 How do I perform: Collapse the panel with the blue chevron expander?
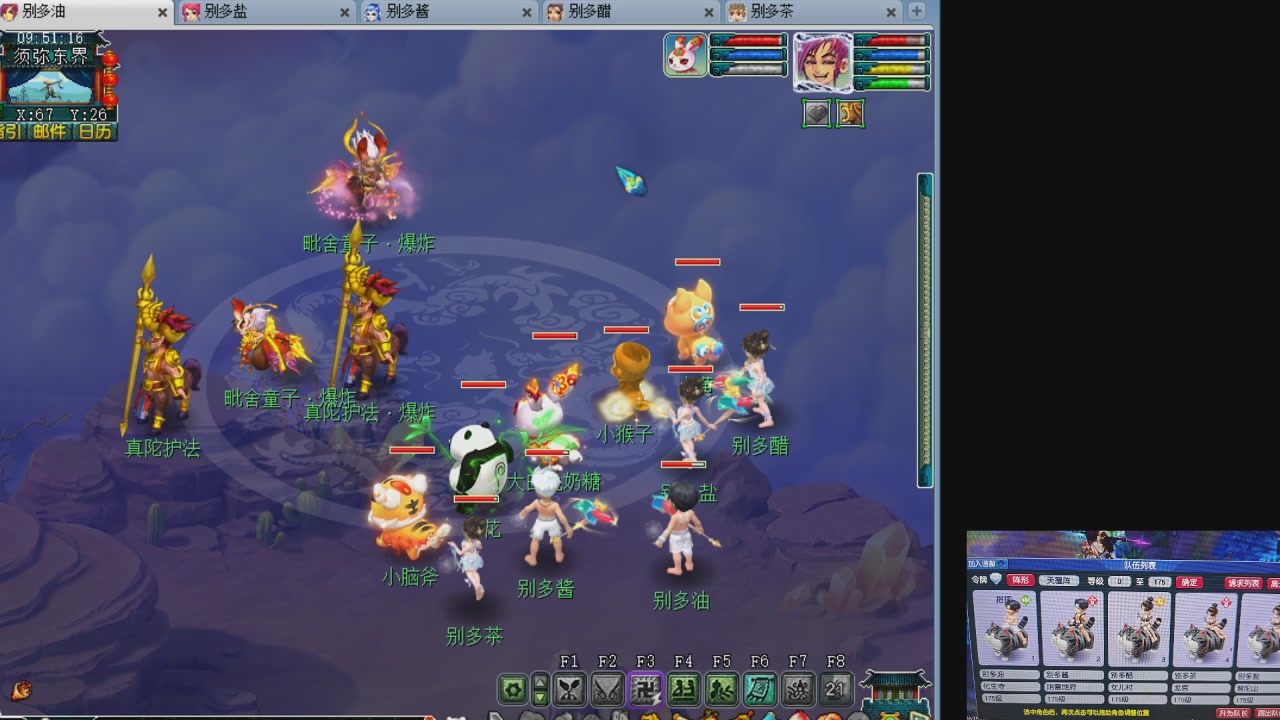coord(1000,562)
